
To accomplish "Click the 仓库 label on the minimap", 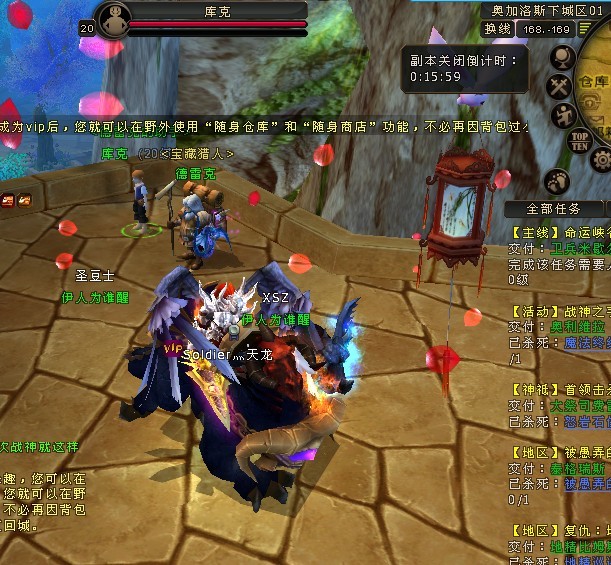I will 596,82.
